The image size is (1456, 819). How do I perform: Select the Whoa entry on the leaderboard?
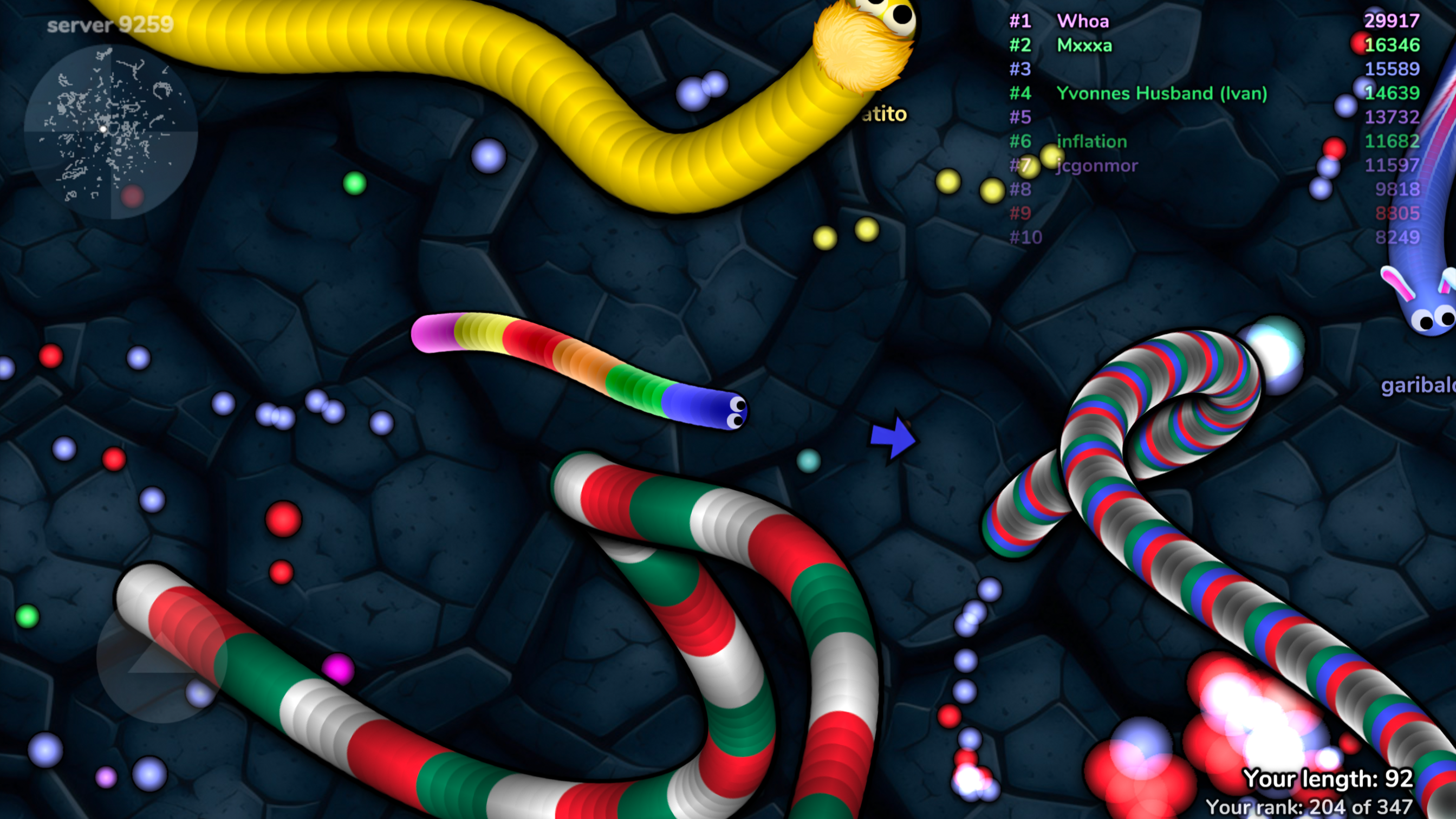pyautogui.click(x=1084, y=22)
